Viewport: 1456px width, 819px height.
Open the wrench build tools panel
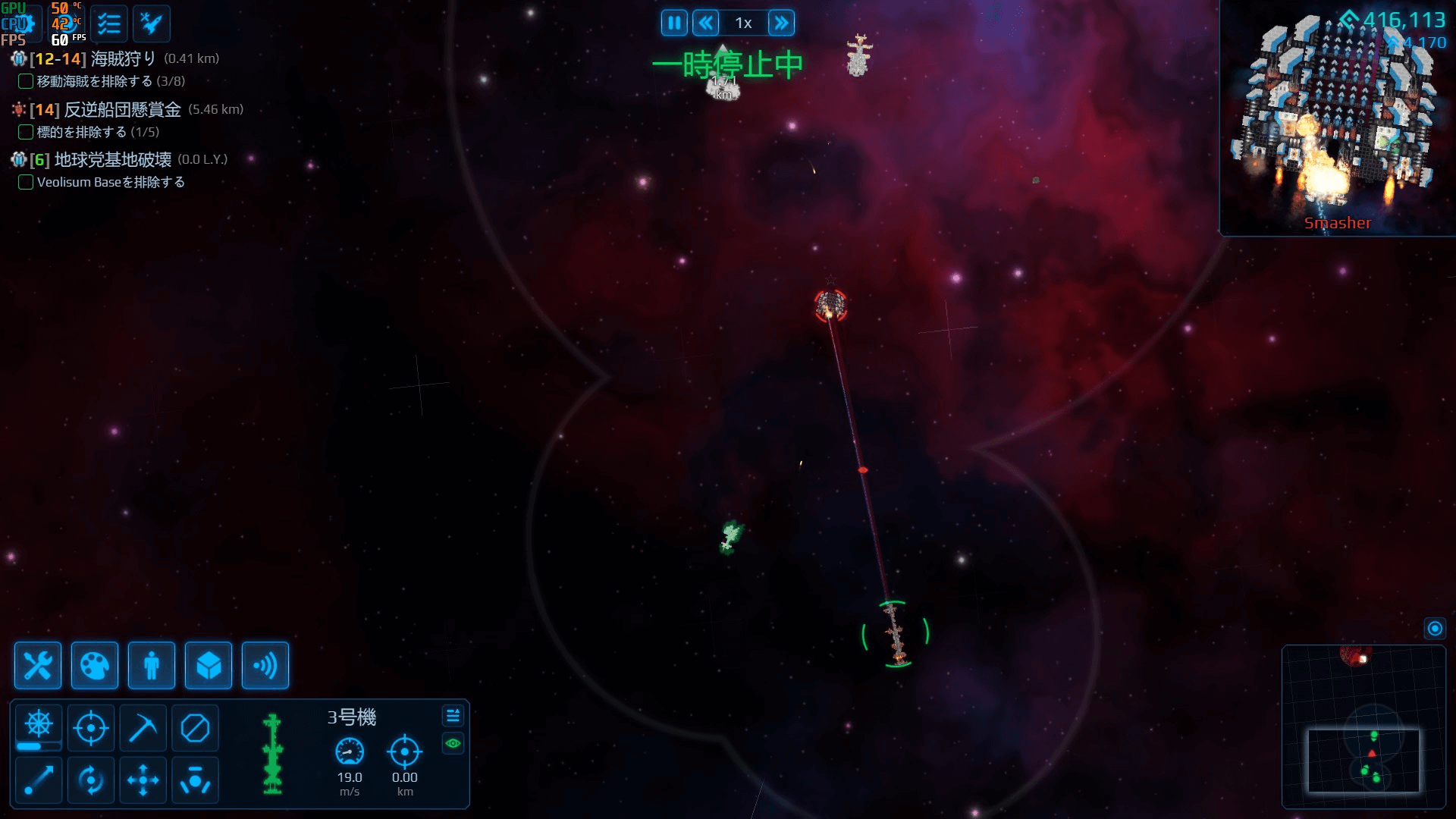coord(37,666)
